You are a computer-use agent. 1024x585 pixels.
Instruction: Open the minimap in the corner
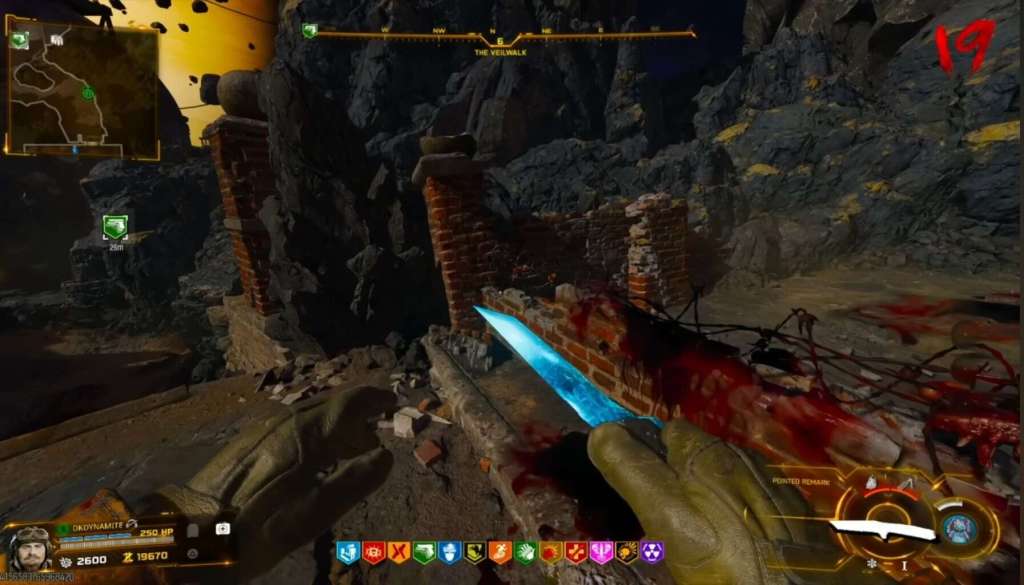[x=82, y=90]
